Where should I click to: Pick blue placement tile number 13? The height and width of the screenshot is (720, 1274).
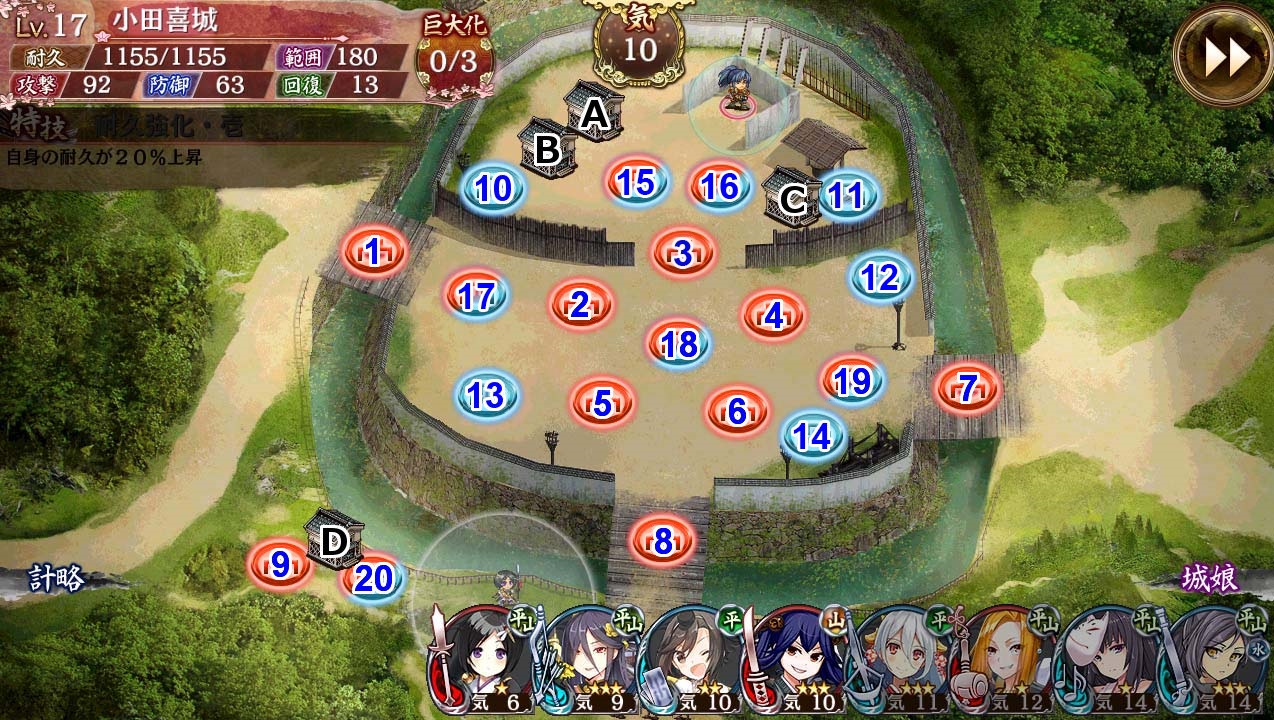tap(486, 396)
